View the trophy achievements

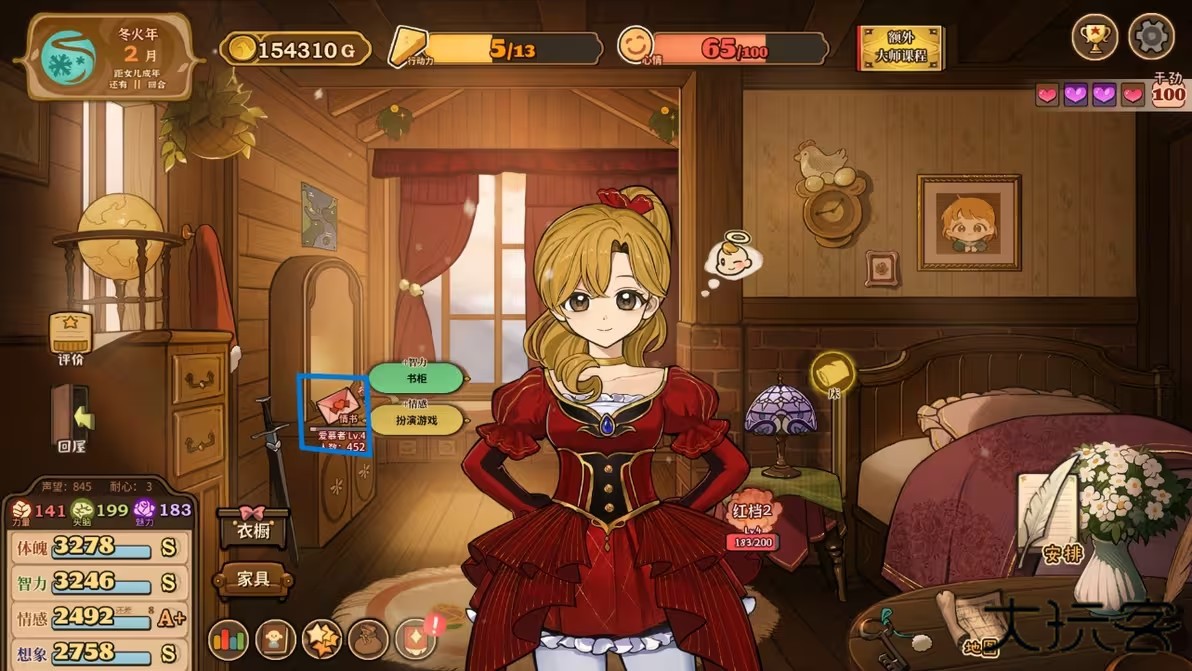(1095, 37)
